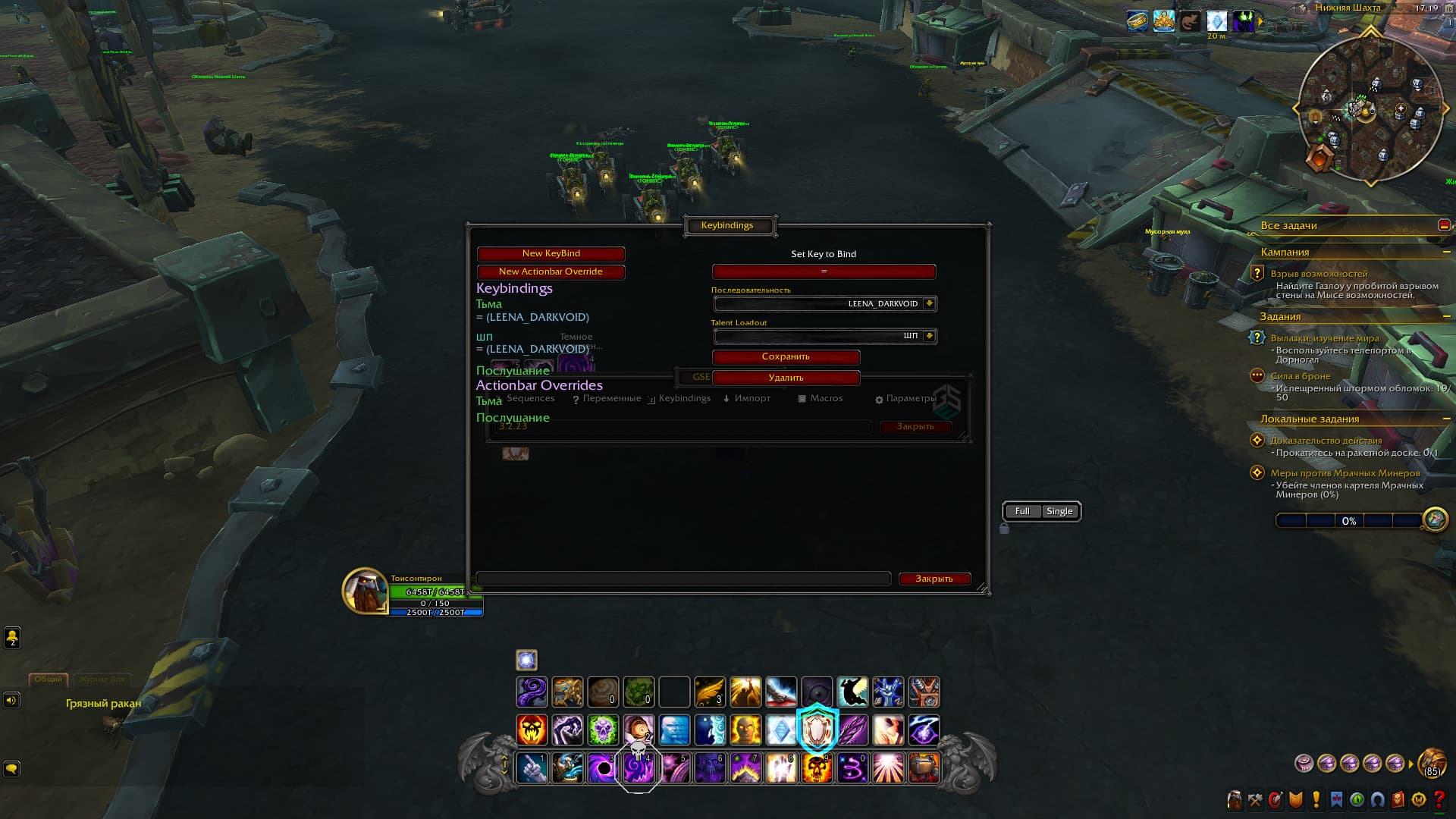The height and width of the screenshot is (819, 1456).
Task: Choose the Single mode button
Action: click(x=1059, y=511)
